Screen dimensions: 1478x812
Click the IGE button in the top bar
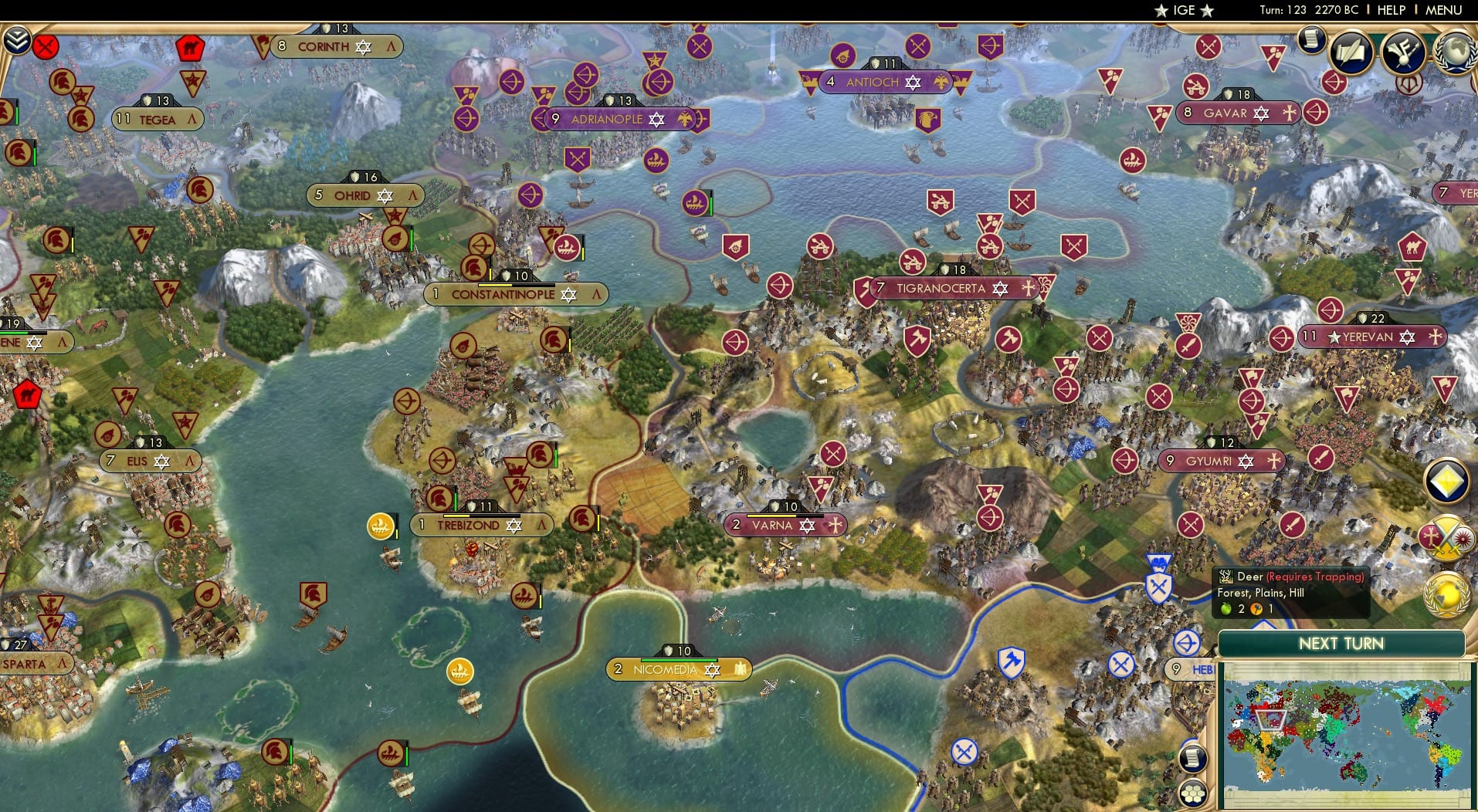[x=1184, y=11]
